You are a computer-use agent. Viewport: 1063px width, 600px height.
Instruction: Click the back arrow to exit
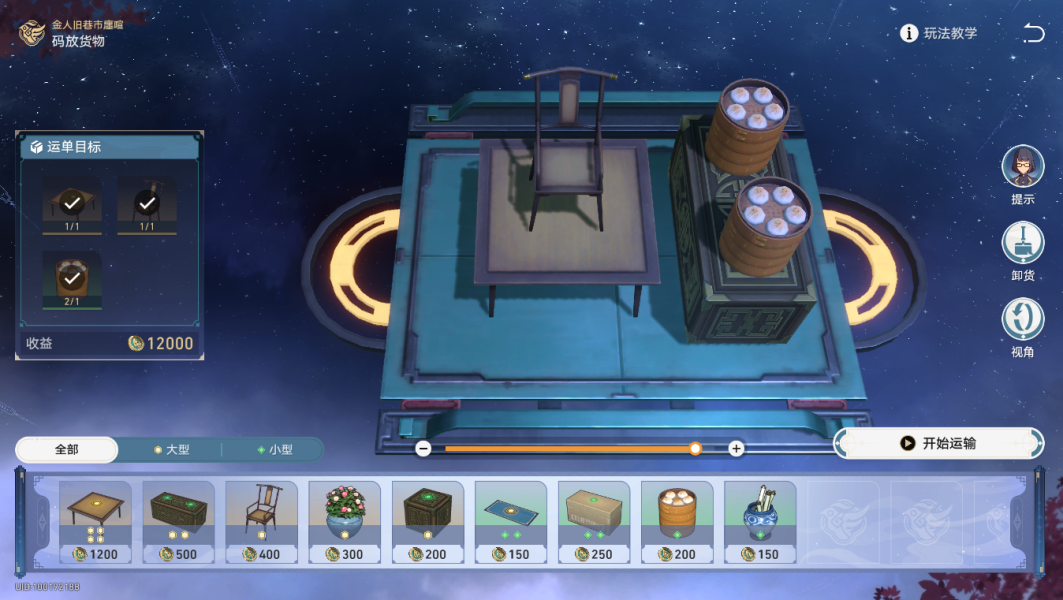[1033, 33]
